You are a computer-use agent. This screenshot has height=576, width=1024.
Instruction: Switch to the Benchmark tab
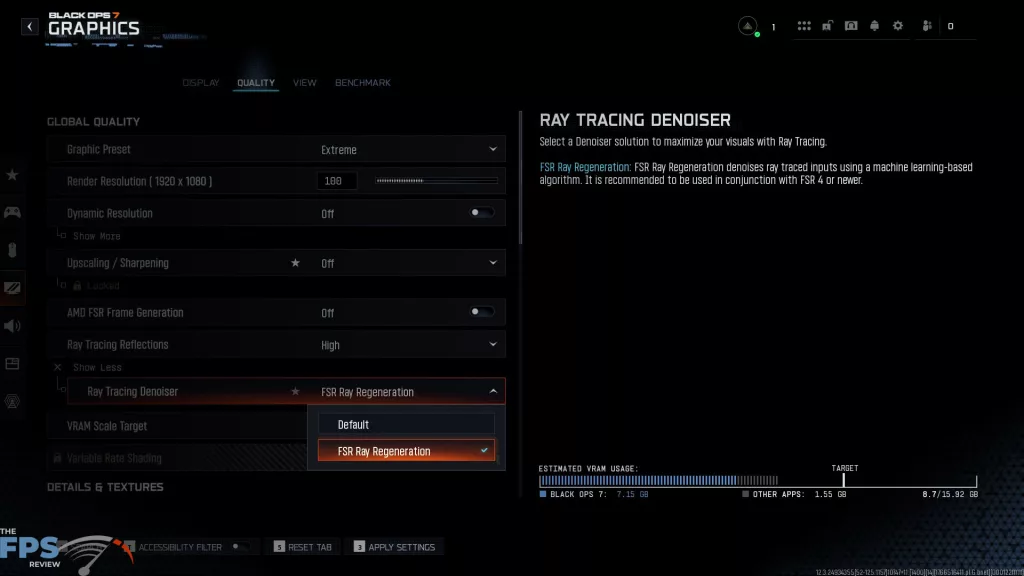pos(362,83)
